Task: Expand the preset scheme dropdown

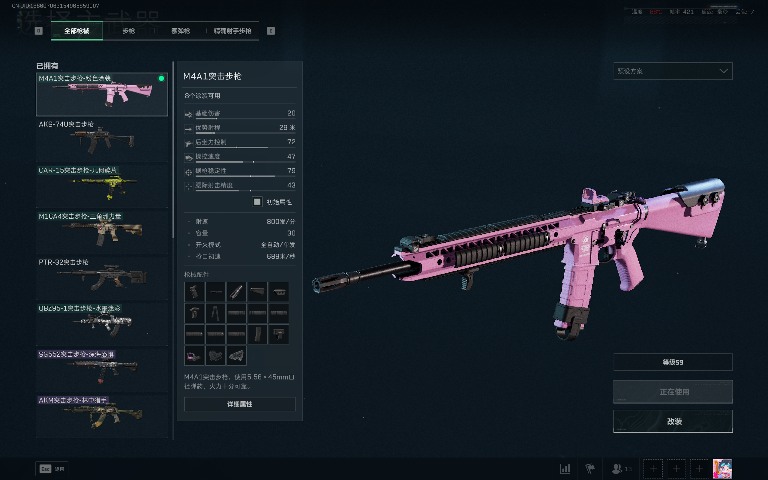Action: tap(672, 71)
